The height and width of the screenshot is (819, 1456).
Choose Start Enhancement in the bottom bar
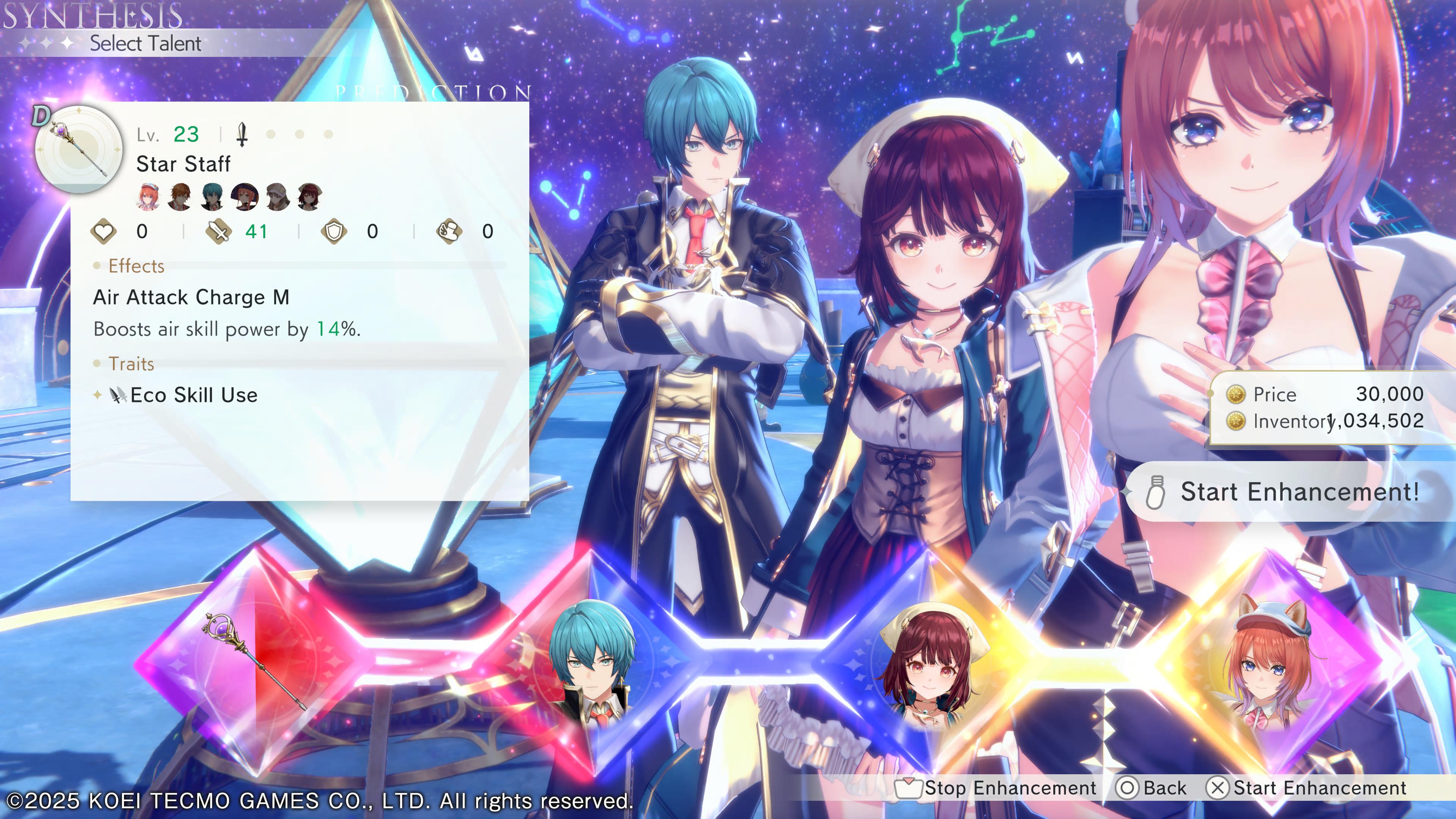tap(1307, 788)
